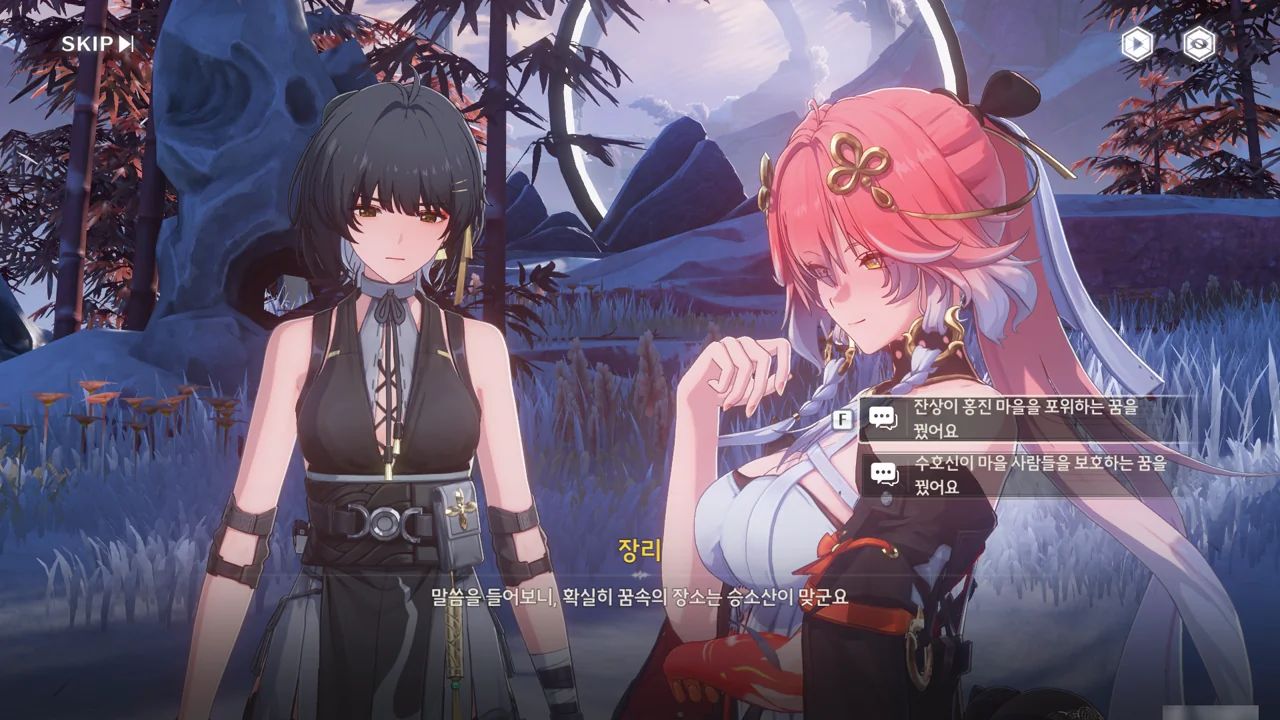Skip the cutscene with the SKIP button
This screenshot has width=1280, height=720.
pyautogui.click(x=97, y=44)
